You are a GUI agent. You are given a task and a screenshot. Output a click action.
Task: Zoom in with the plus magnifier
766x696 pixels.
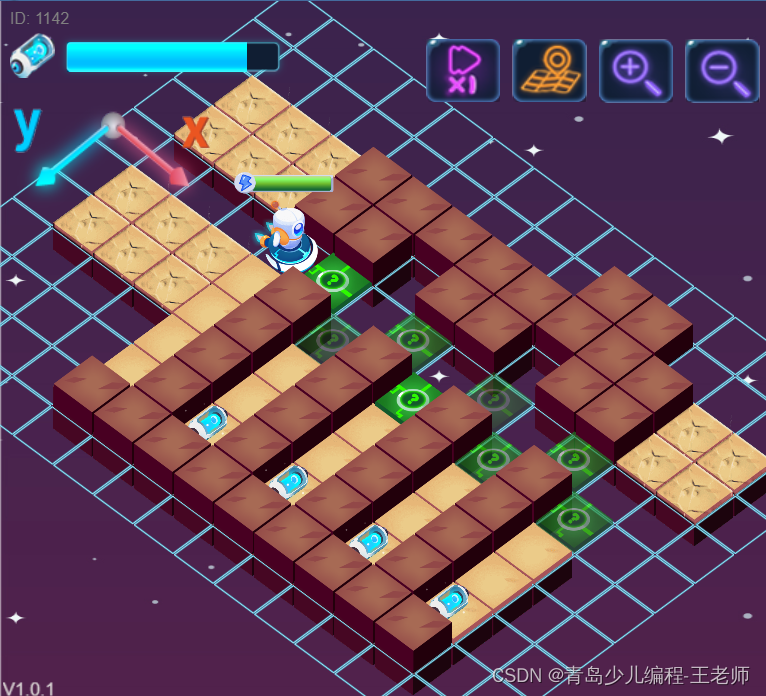click(x=635, y=71)
